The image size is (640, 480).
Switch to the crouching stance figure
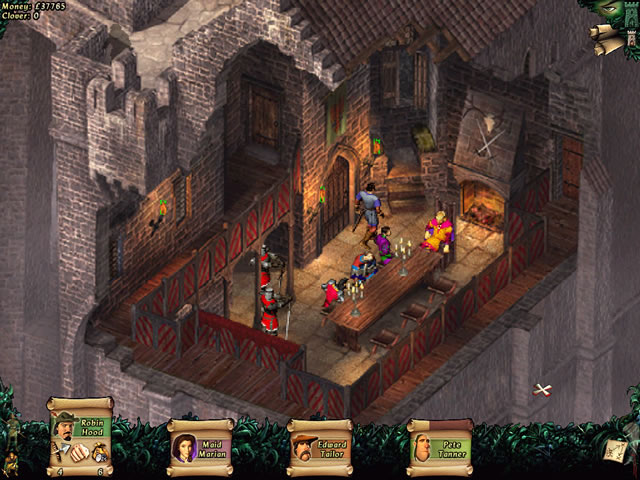point(11,463)
